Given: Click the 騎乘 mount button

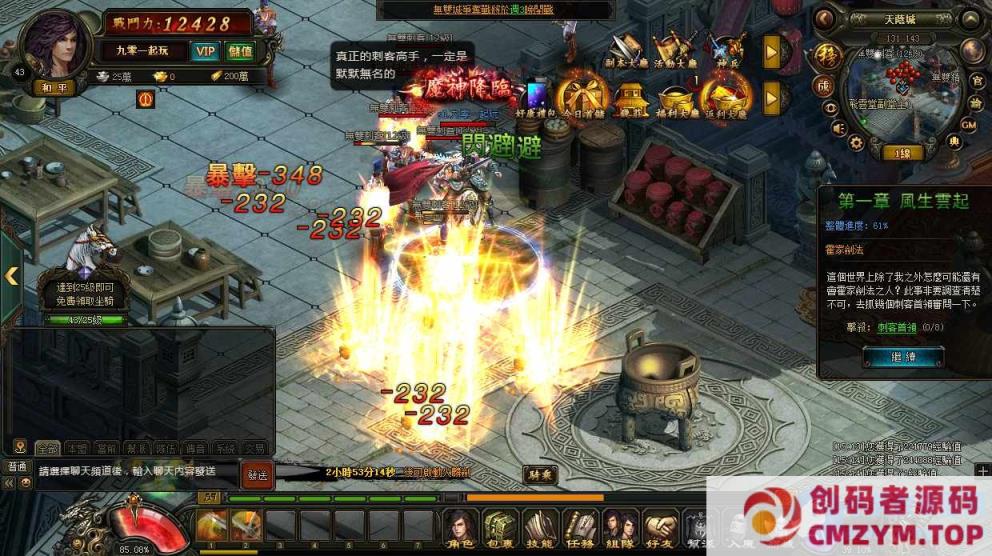Looking at the screenshot, I should pos(539,475).
